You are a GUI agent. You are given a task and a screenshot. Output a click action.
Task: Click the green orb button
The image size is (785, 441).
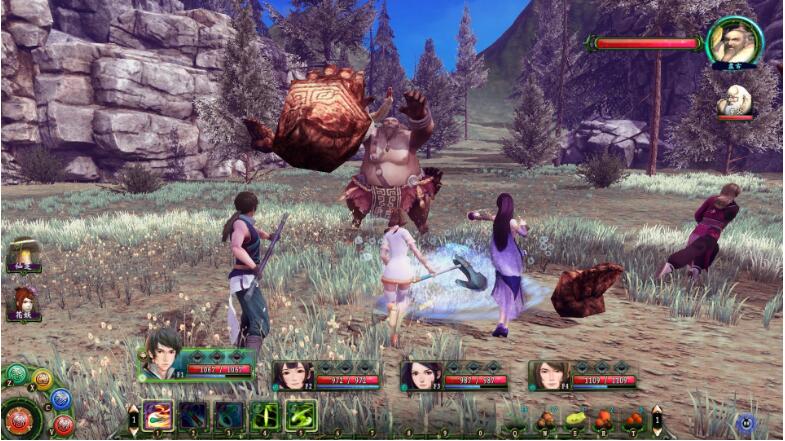(17, 374)
